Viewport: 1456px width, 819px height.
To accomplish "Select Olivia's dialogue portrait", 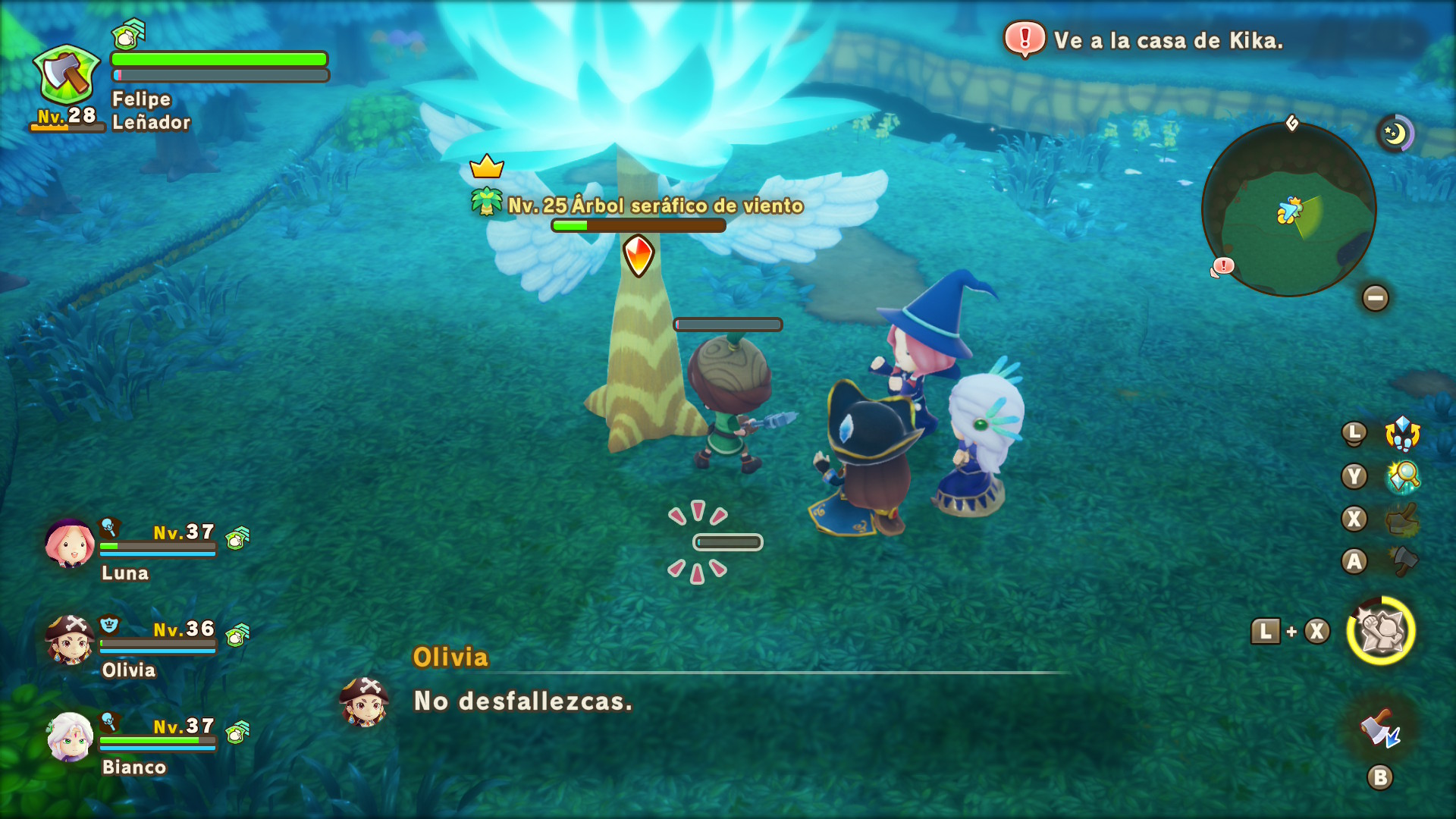I will coord(365,701).
